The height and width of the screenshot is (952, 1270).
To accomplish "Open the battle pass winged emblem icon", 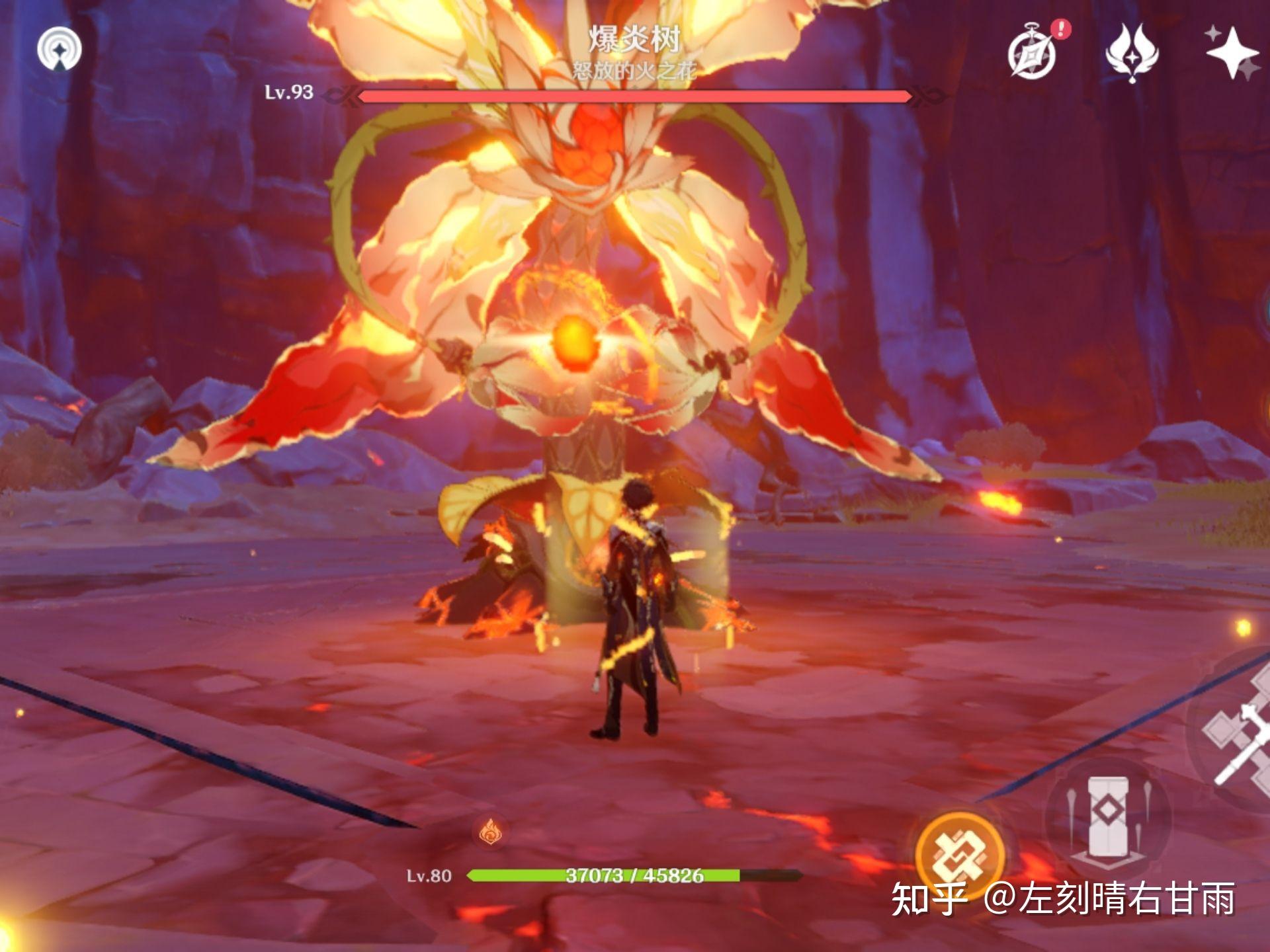I will (x=1132, y=54).
